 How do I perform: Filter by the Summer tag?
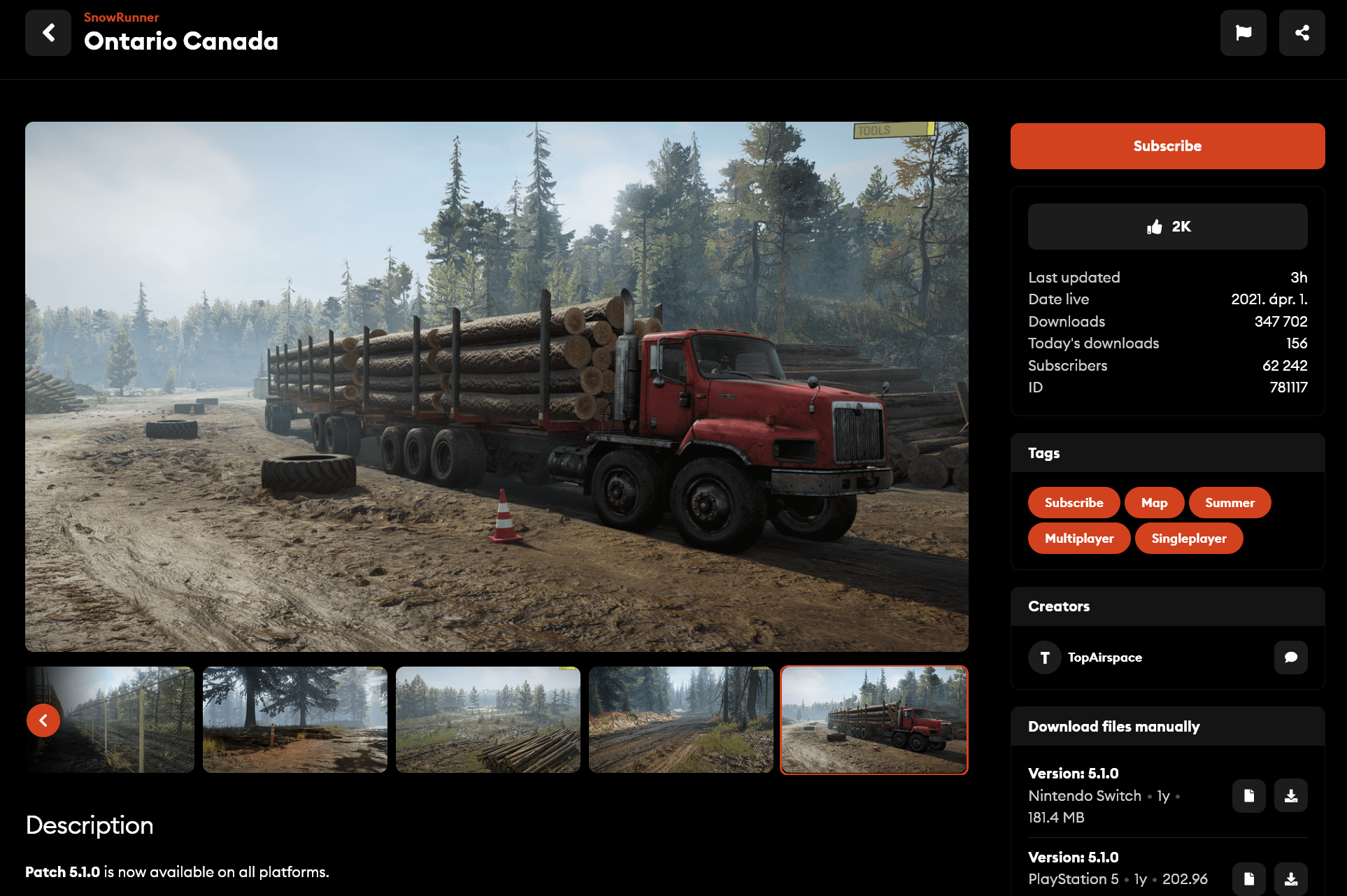(1230, 503)
